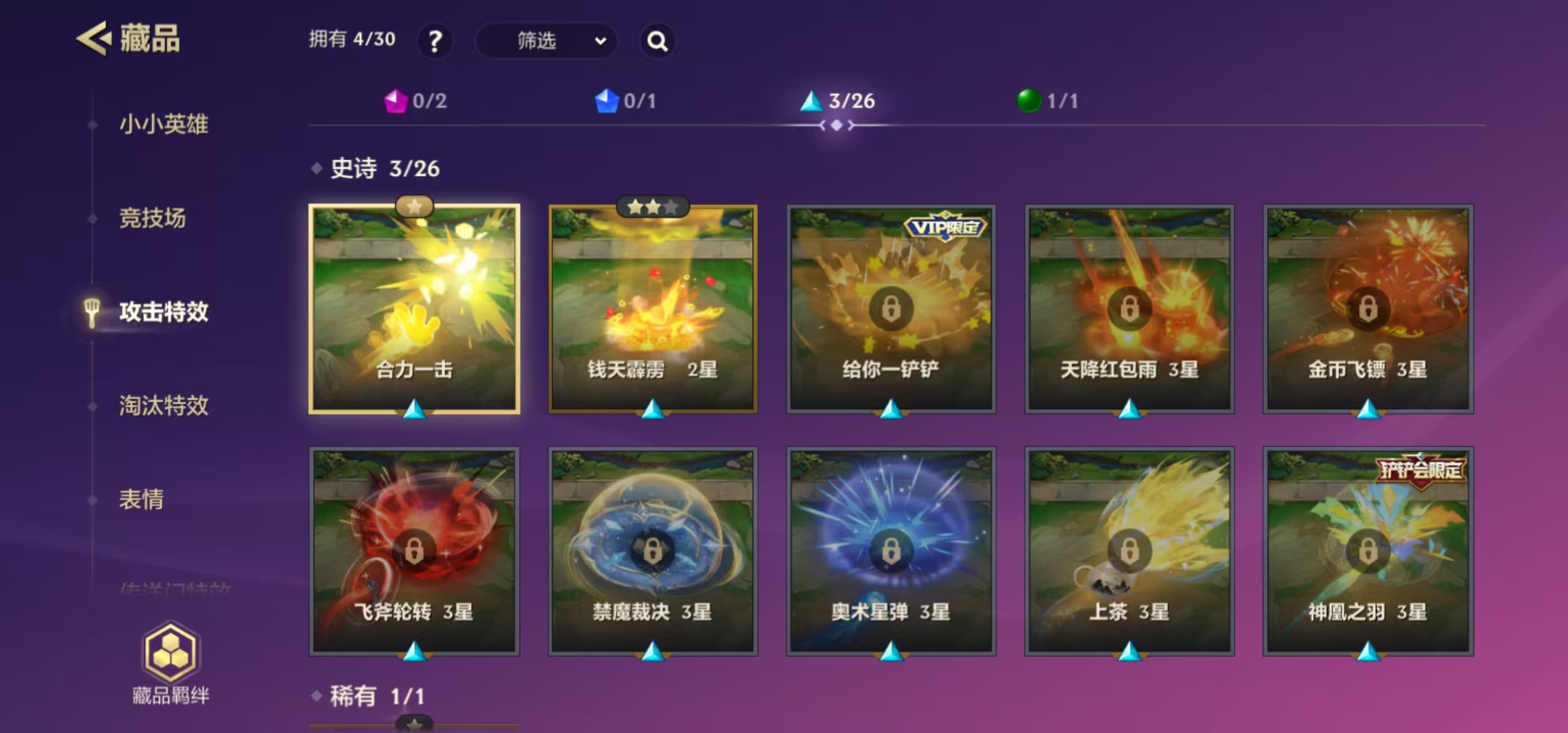
Task: Select the locked 飞斧轮转 card
Action: [415, 550]
